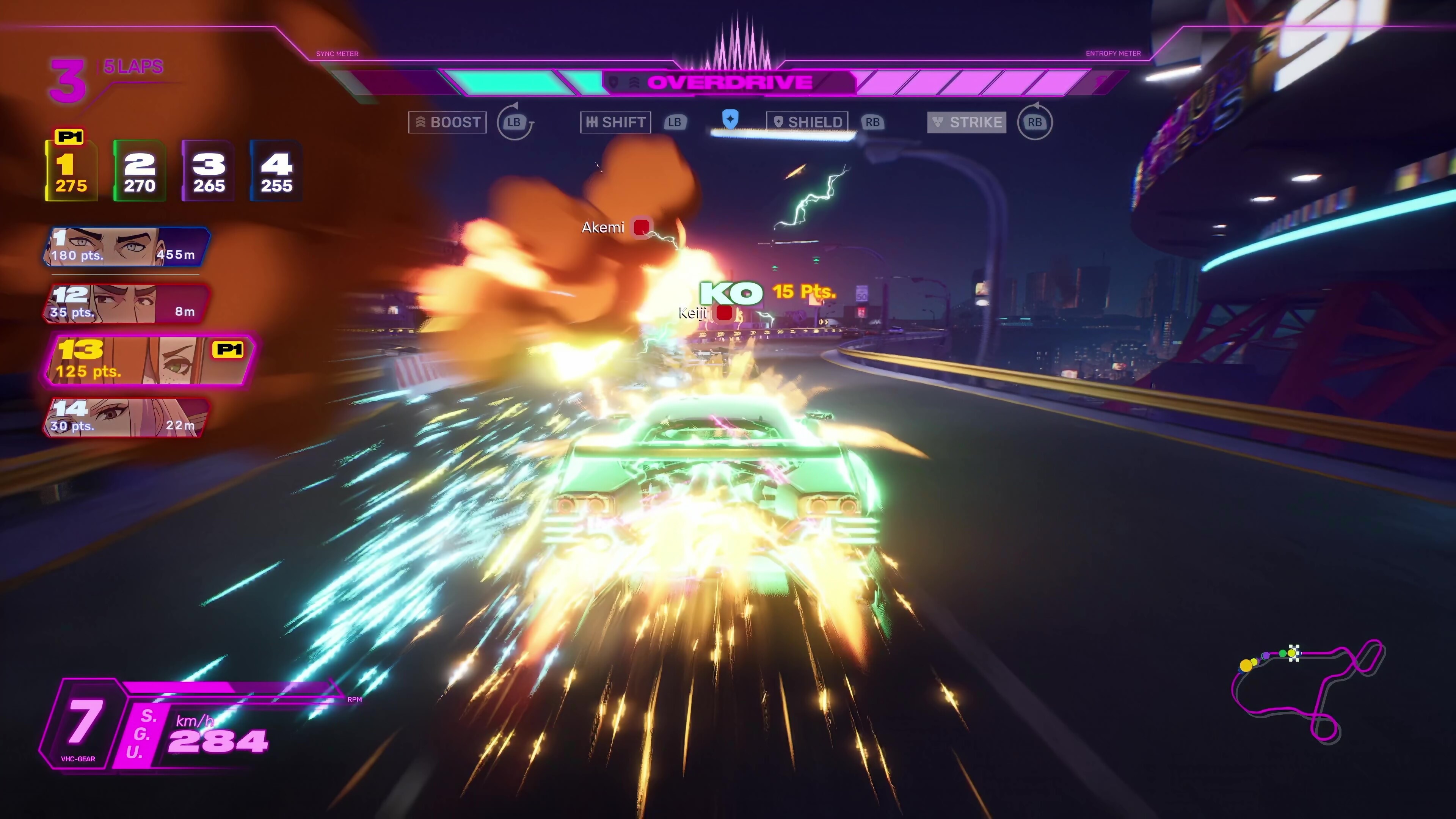
Task: Select team 1 score tile showing 275
Action: (71, 171)
